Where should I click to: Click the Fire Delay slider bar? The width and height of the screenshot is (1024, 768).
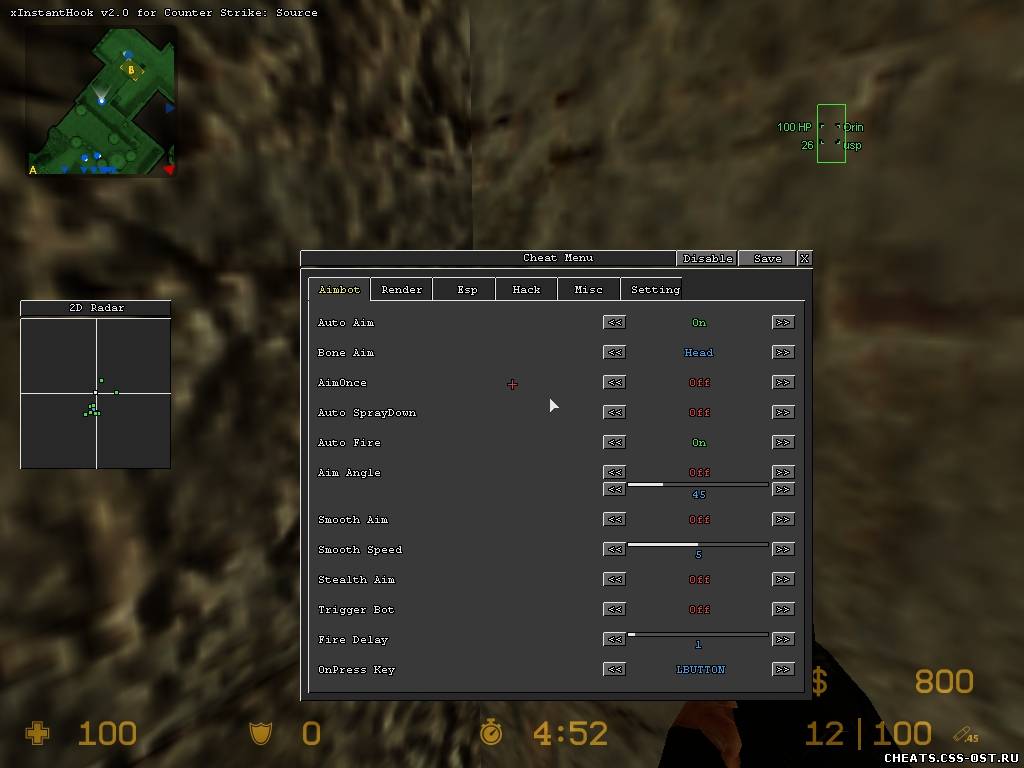click(x=698, y=635)
